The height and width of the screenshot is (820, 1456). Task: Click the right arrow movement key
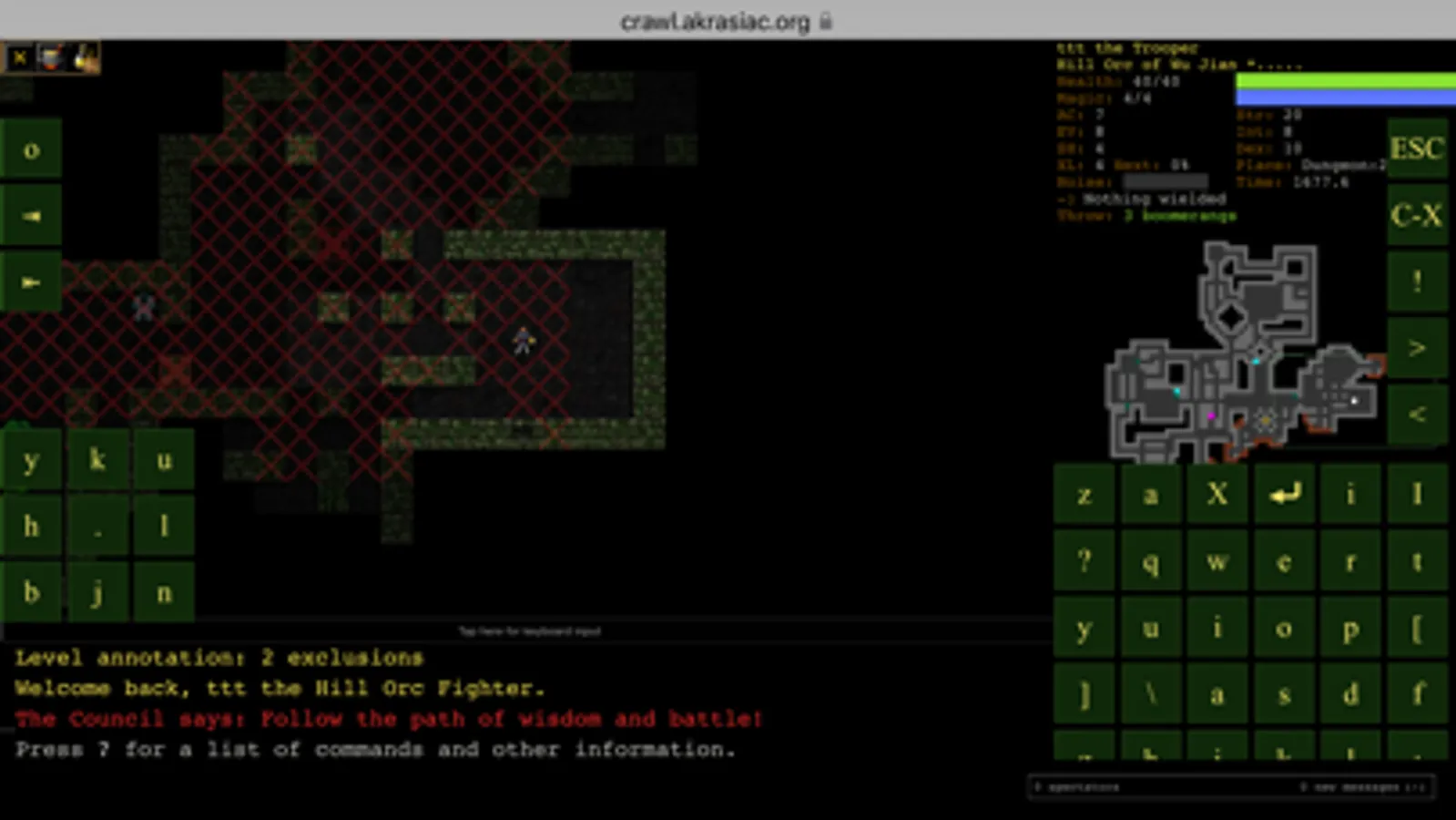click(30, 282)
